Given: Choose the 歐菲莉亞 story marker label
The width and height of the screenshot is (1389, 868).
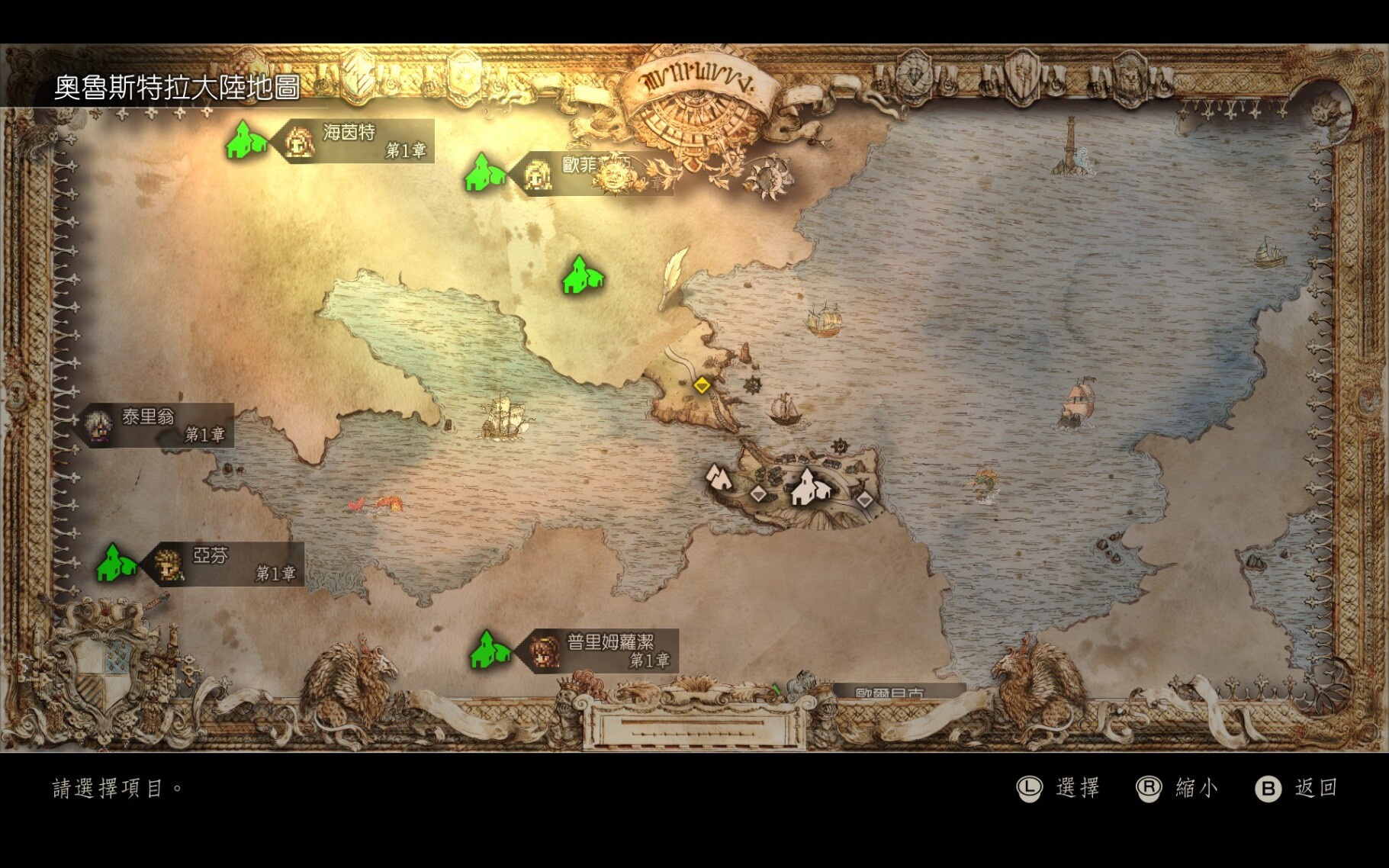Looking at the screenshot, I should (595, 174).
